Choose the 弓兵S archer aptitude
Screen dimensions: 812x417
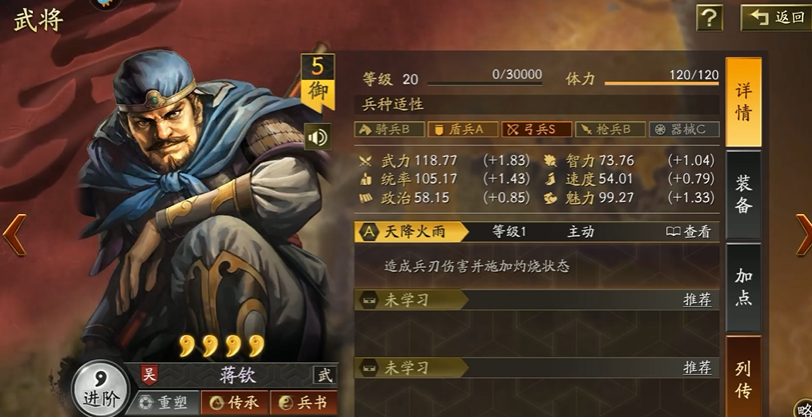pyautogui.click(x=536, y=129)
